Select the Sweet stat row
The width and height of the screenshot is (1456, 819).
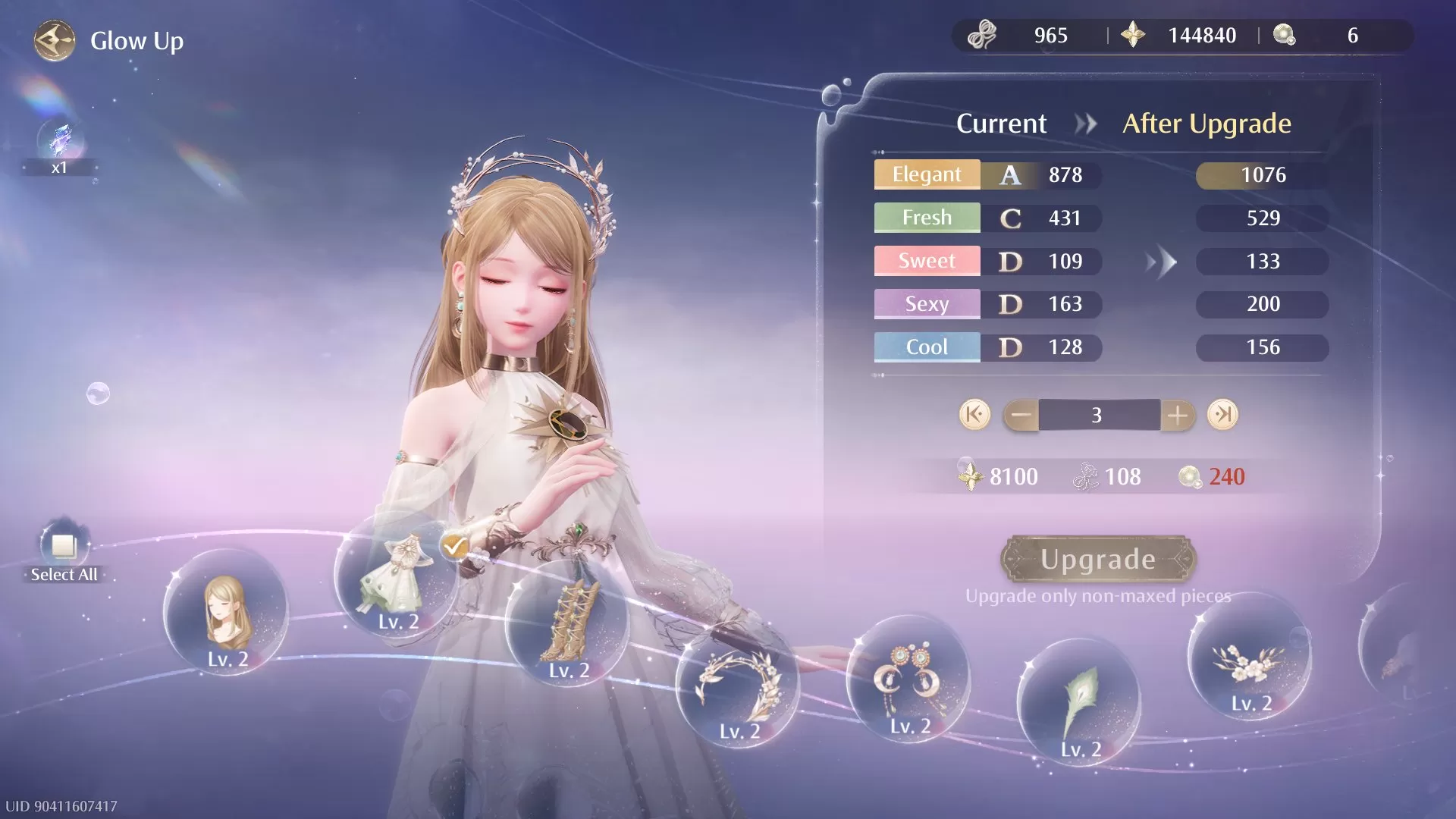[x=927, y=261]
